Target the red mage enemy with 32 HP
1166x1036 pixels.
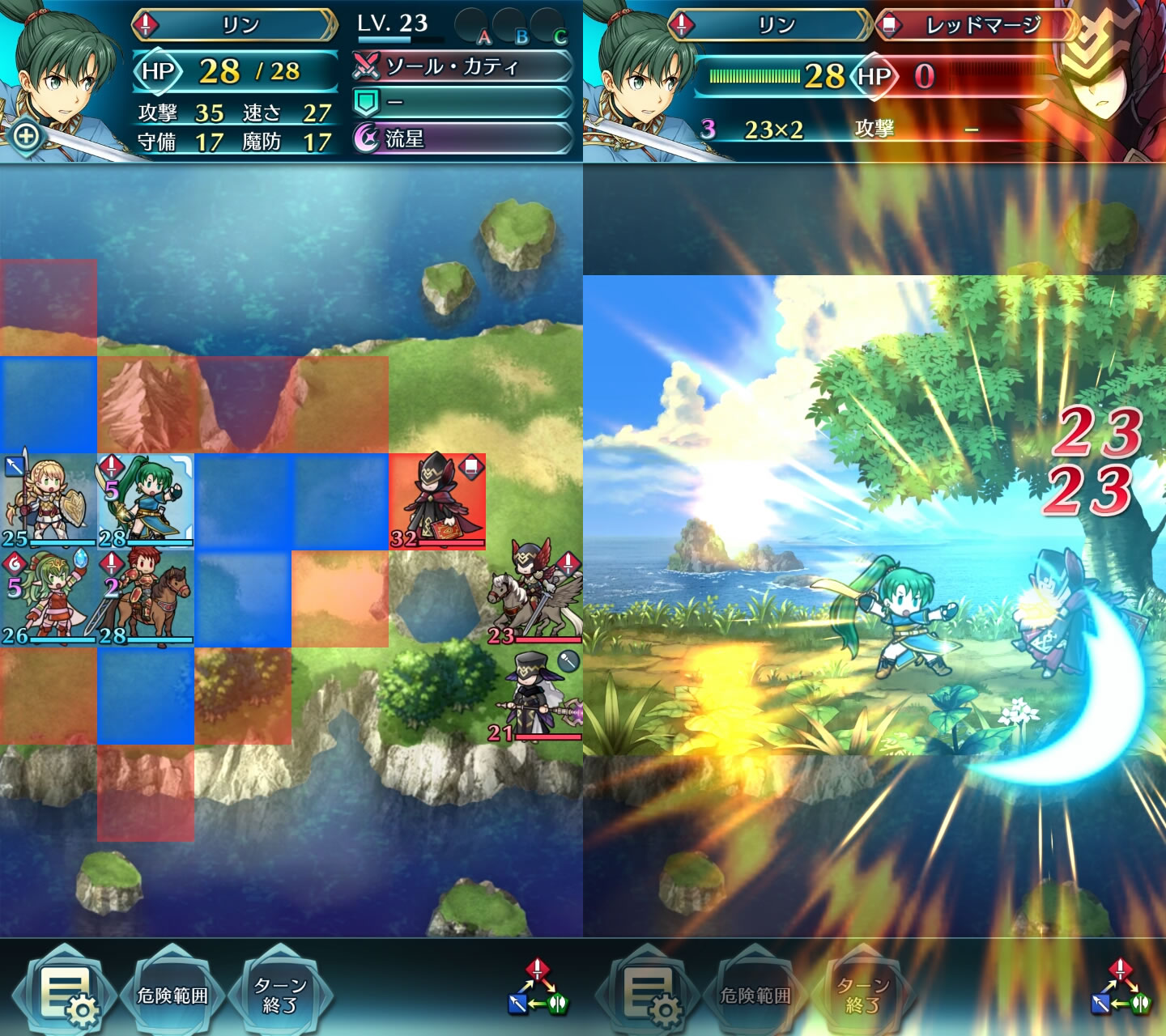pyautogui.click(x=437, y=502)
